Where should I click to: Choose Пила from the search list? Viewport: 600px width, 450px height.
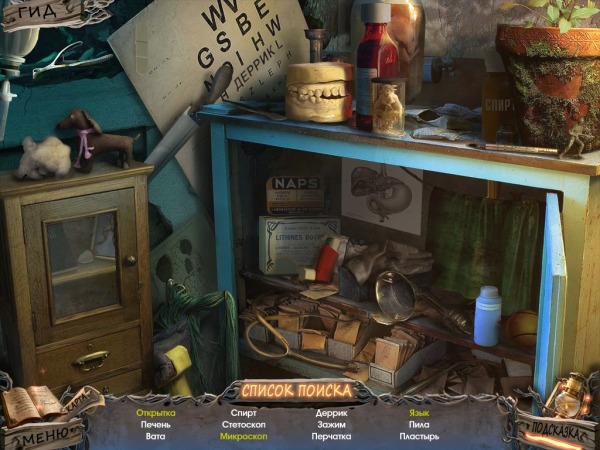pos(419,424)
